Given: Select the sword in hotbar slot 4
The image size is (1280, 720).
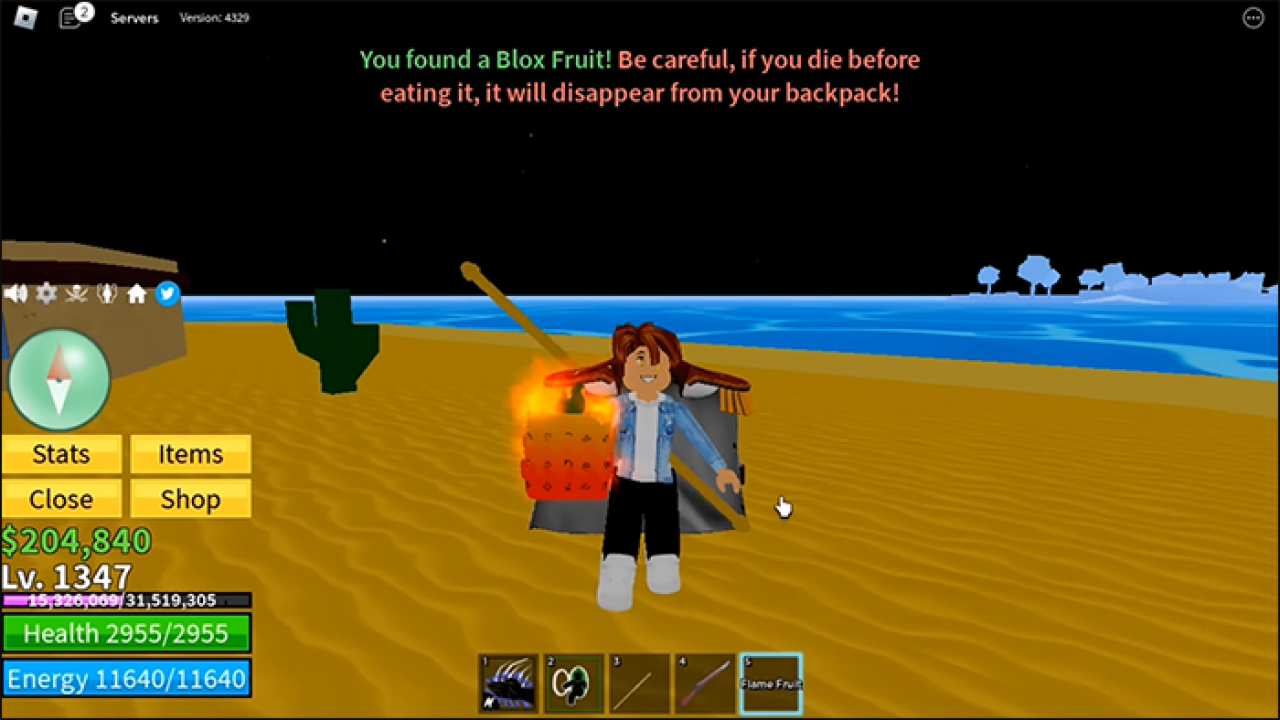Looking at the screenshot, I should point(705,683).
